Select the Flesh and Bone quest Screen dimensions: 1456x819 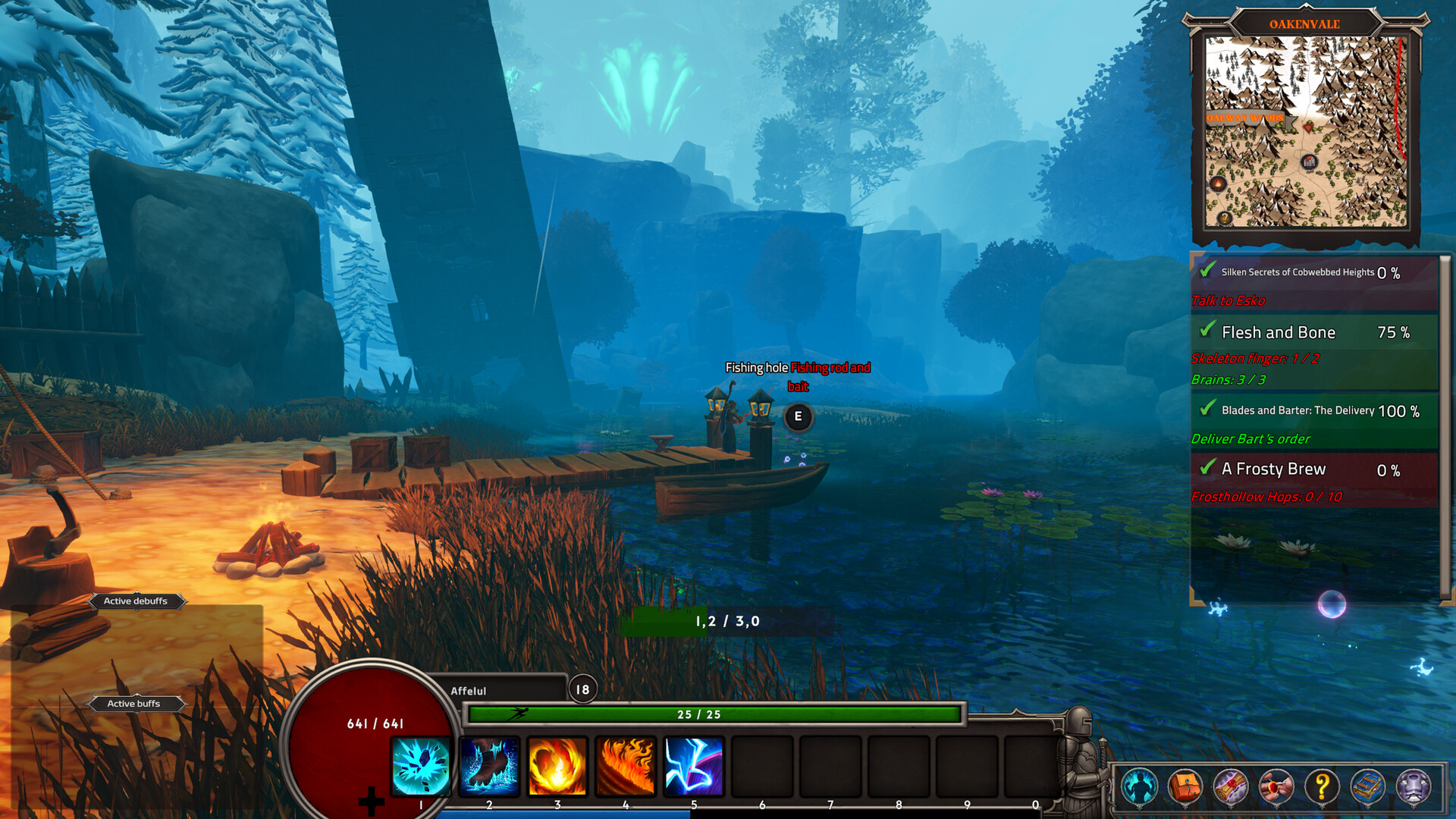(1279, 333)
